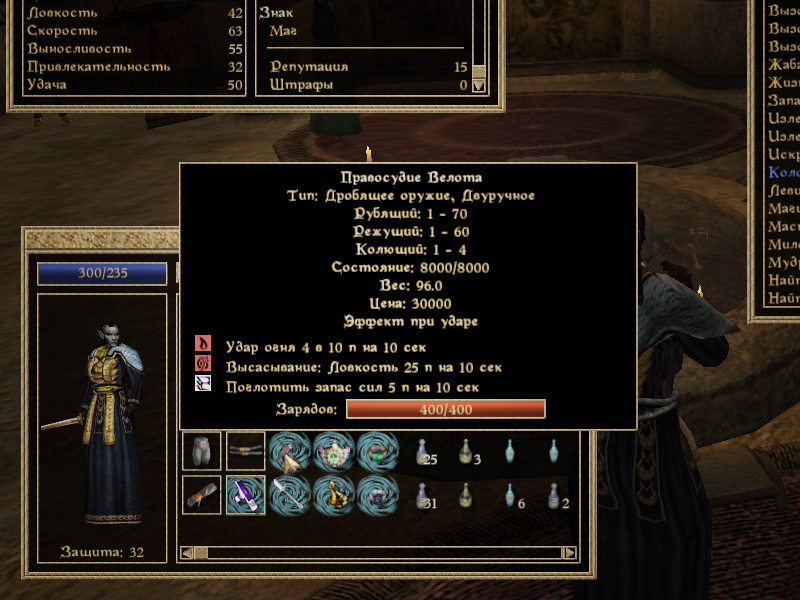This screenshot has width=800, height=600.
Task: Pick the belt item in inventory
Action: (245, 452)
